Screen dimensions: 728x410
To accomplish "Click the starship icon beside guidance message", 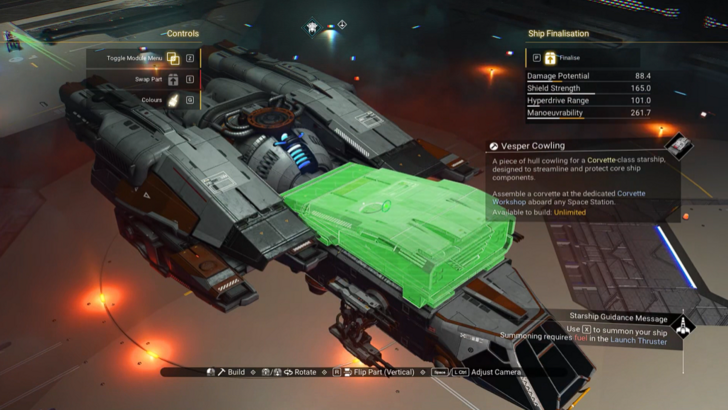I will coord(684,325).
